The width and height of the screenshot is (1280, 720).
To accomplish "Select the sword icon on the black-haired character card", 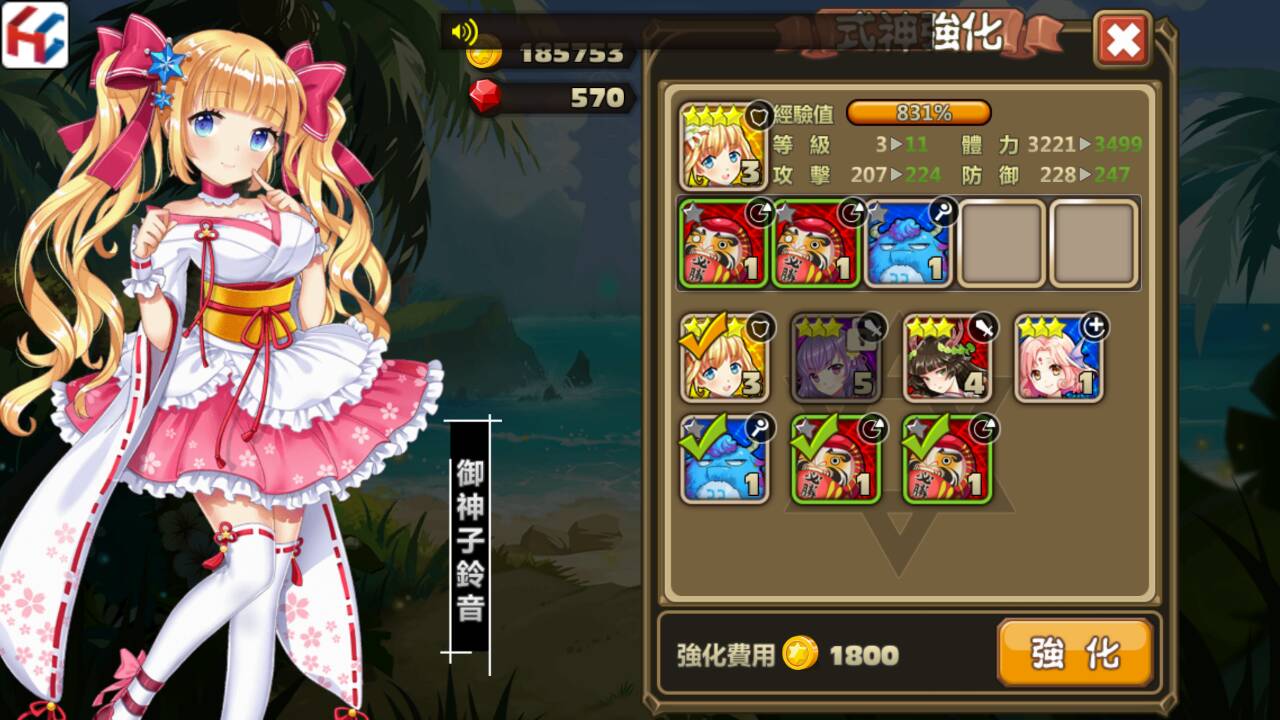I will click(984, 327).
